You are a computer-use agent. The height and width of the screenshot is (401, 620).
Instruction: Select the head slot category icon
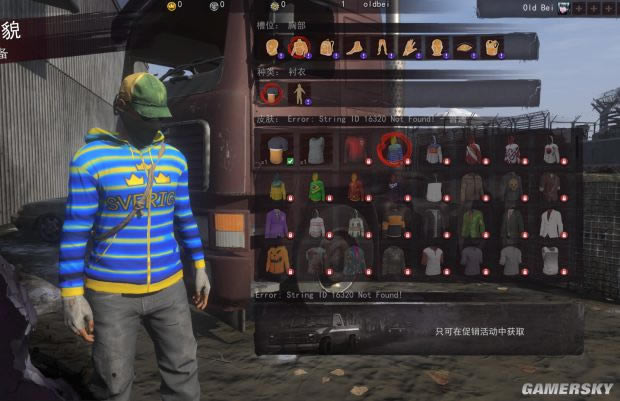[272, 46]
